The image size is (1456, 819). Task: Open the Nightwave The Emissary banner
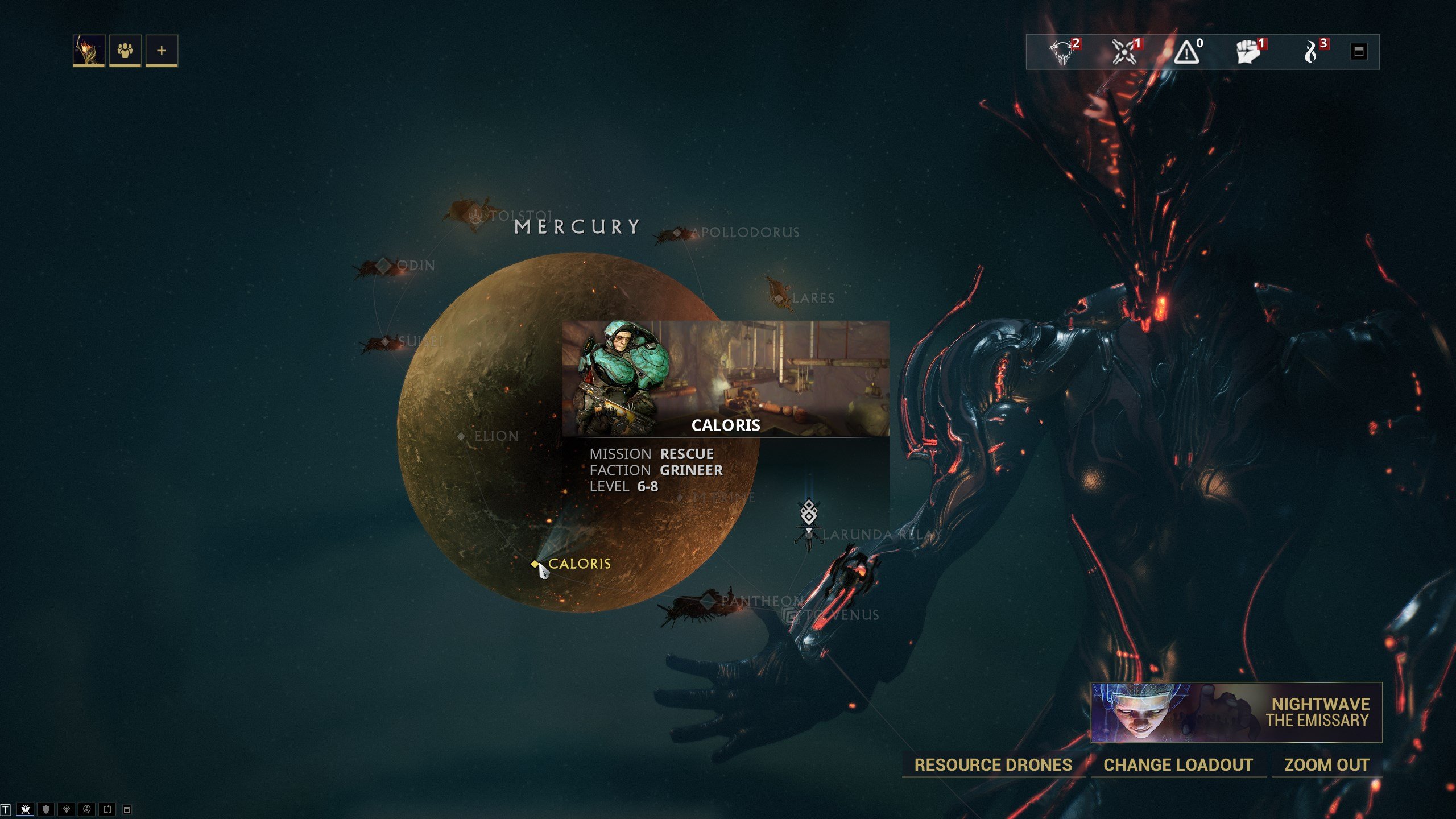click(x=1236, y=712)
